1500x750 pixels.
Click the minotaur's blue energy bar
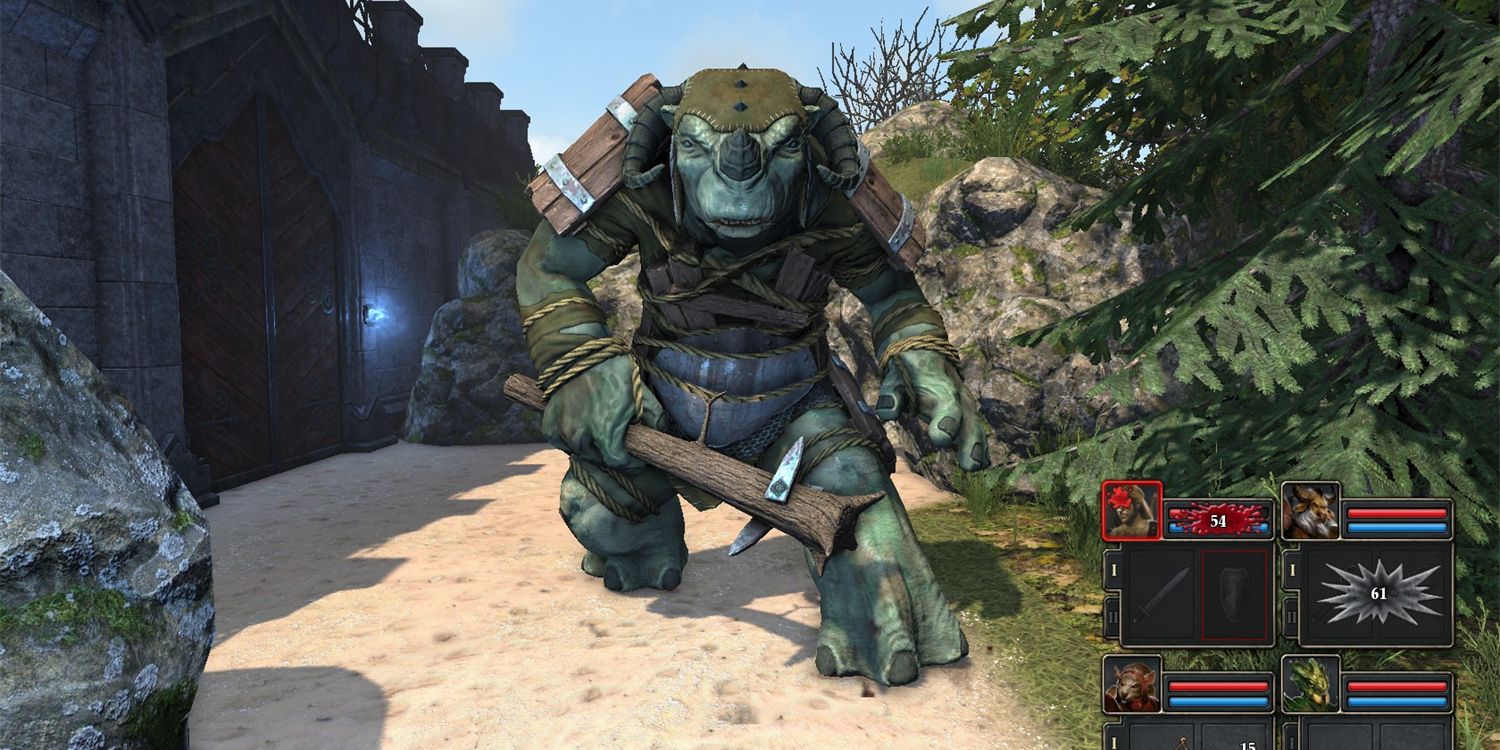(x=1396, y=528)
